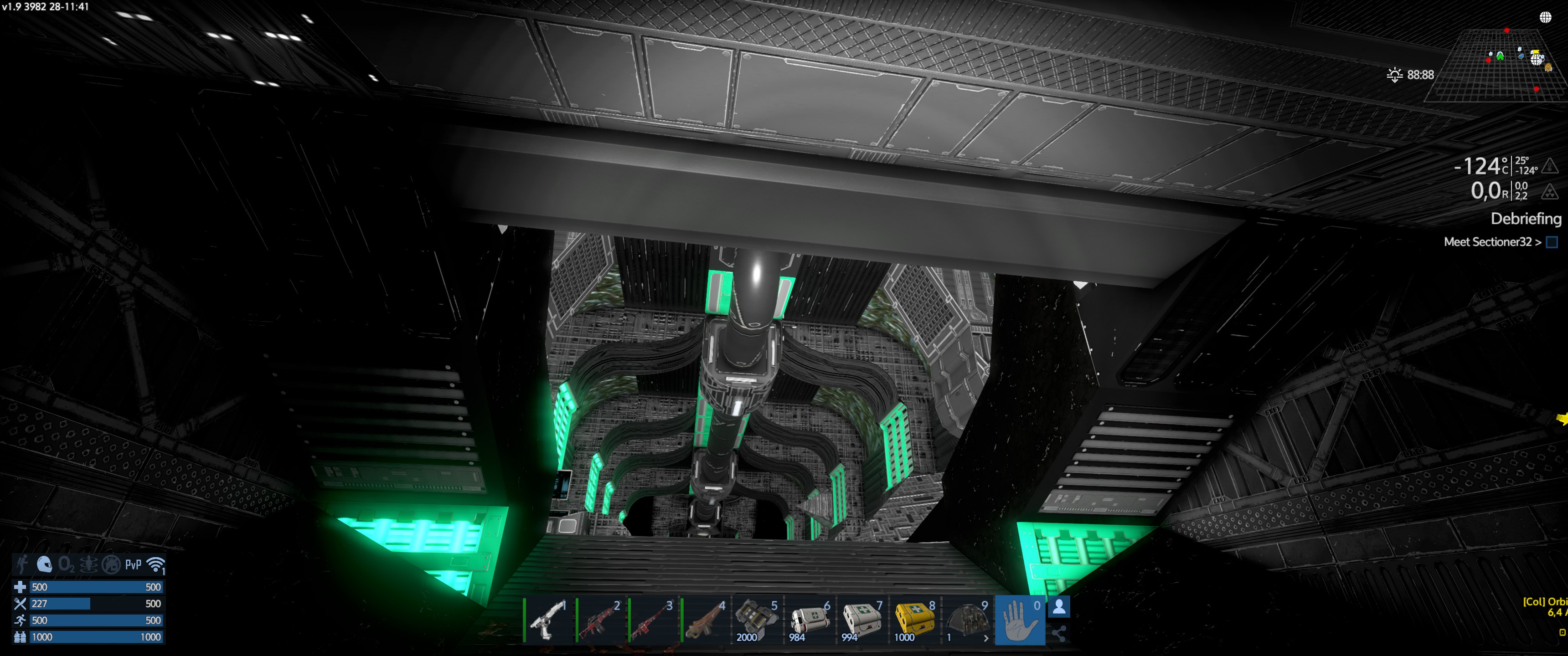Tick the Meet Sectioner32 objective checkbox
The height and width of the screenshot is (656, 1568).
click(x=1552, y=242)
